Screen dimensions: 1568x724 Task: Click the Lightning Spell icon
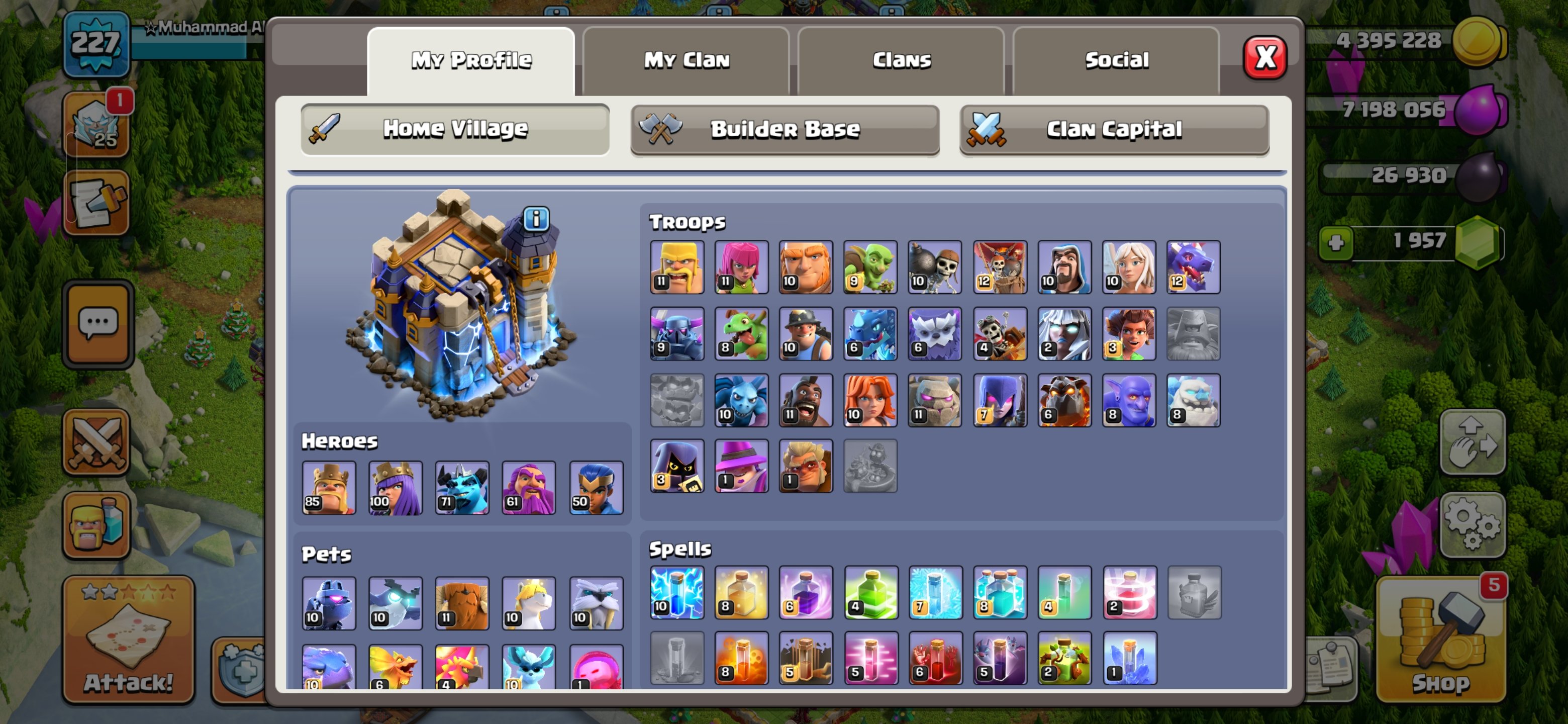pyautogui.click(x=677, y=594)
